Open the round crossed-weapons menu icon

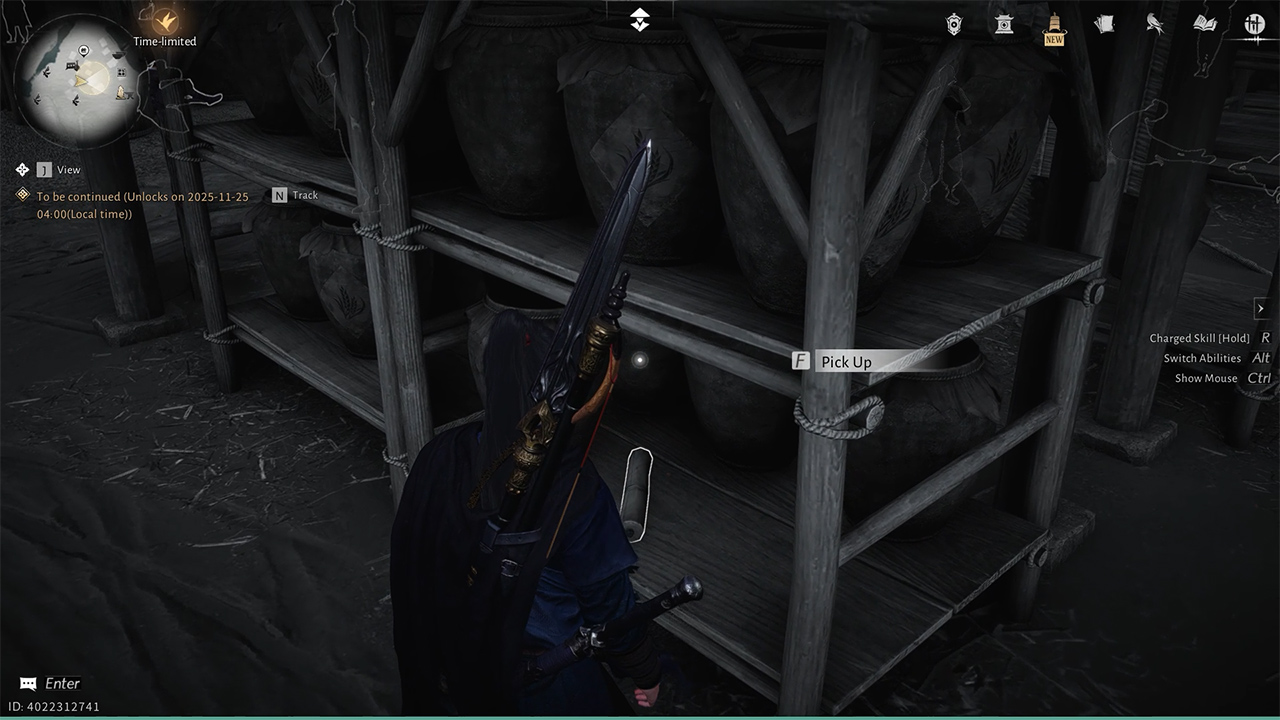(x=1255, y=24)
